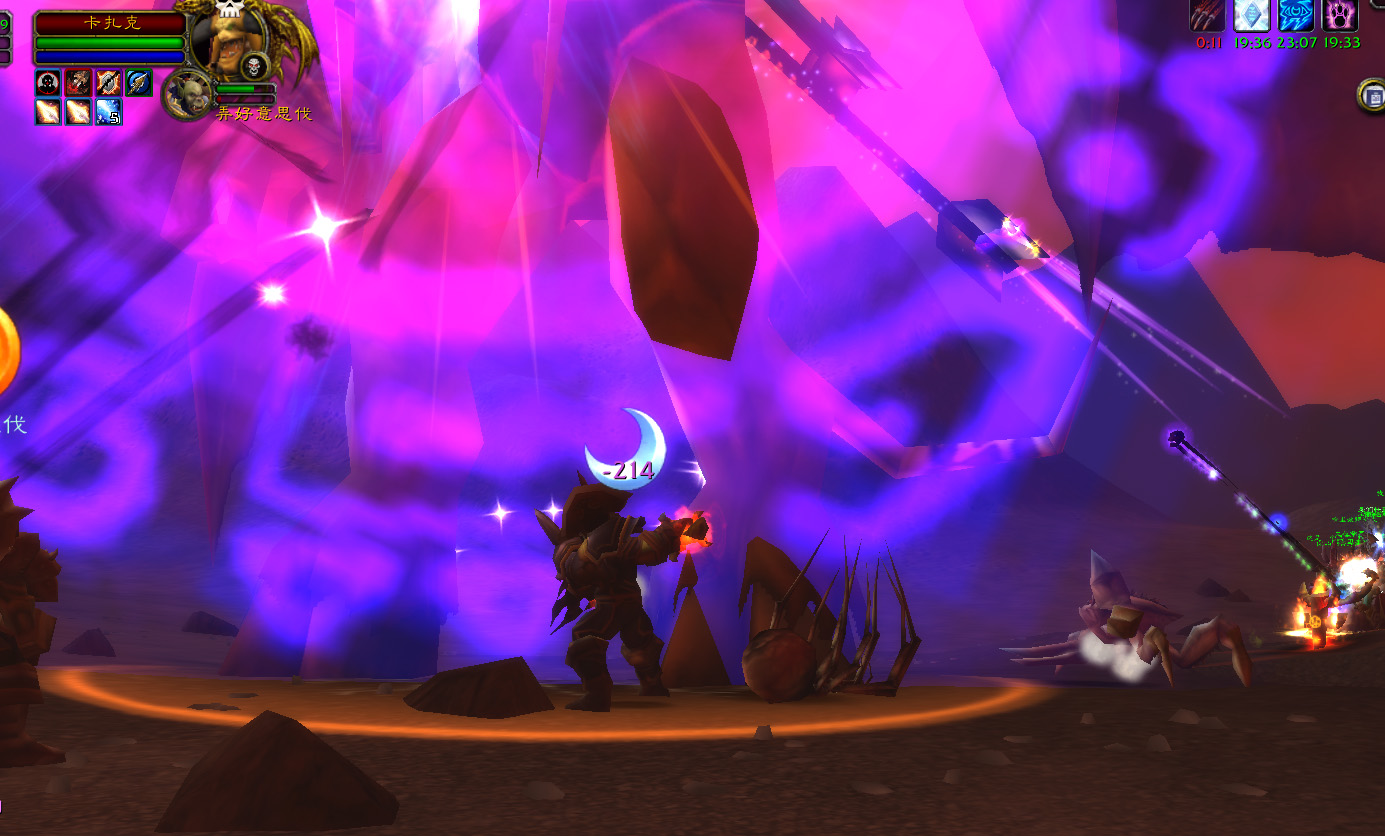The image size is (1385, 836).
Task: Click the blue spear debuff icon
Action: 139,83
